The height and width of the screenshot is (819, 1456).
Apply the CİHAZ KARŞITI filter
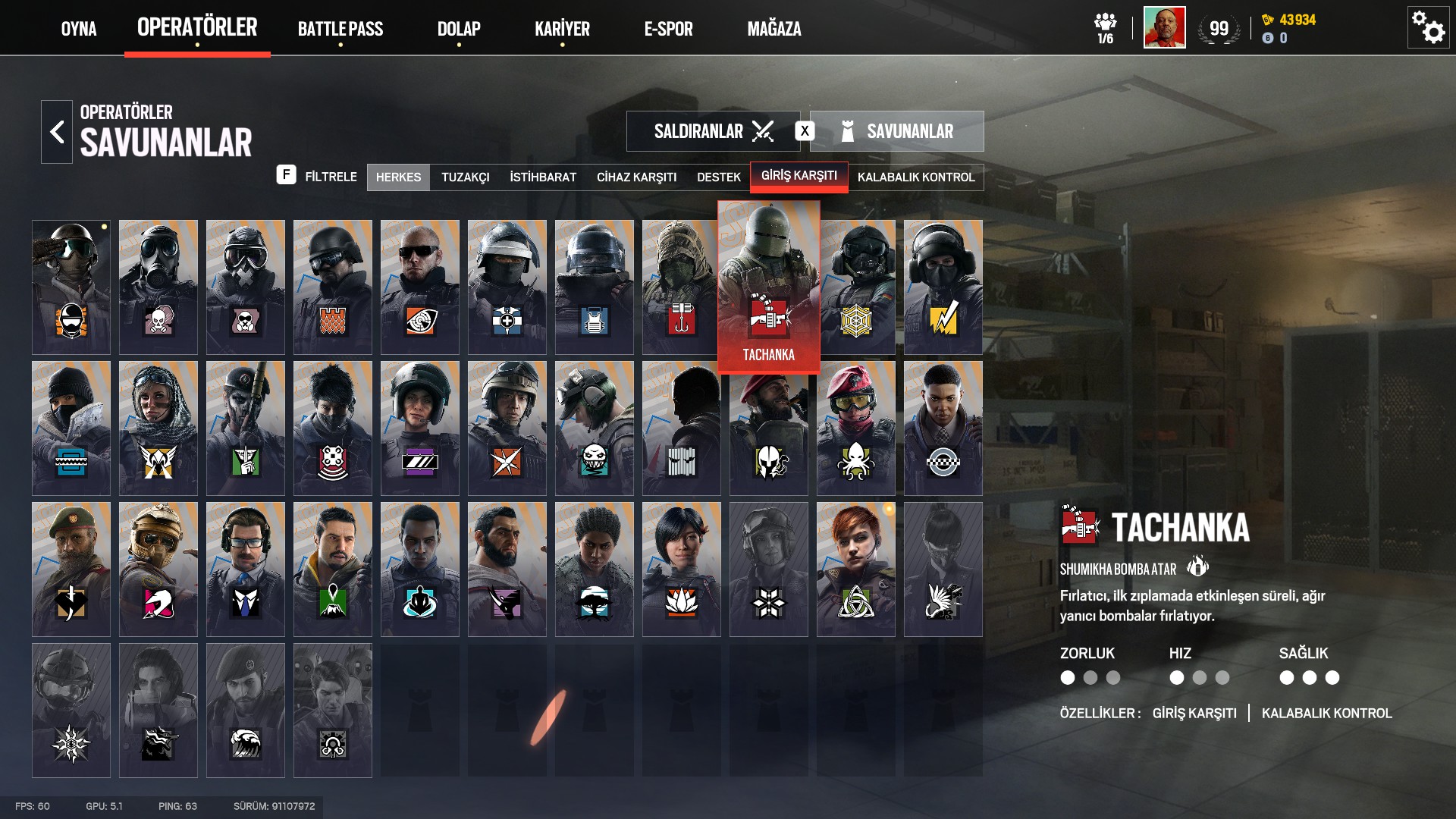636,177
